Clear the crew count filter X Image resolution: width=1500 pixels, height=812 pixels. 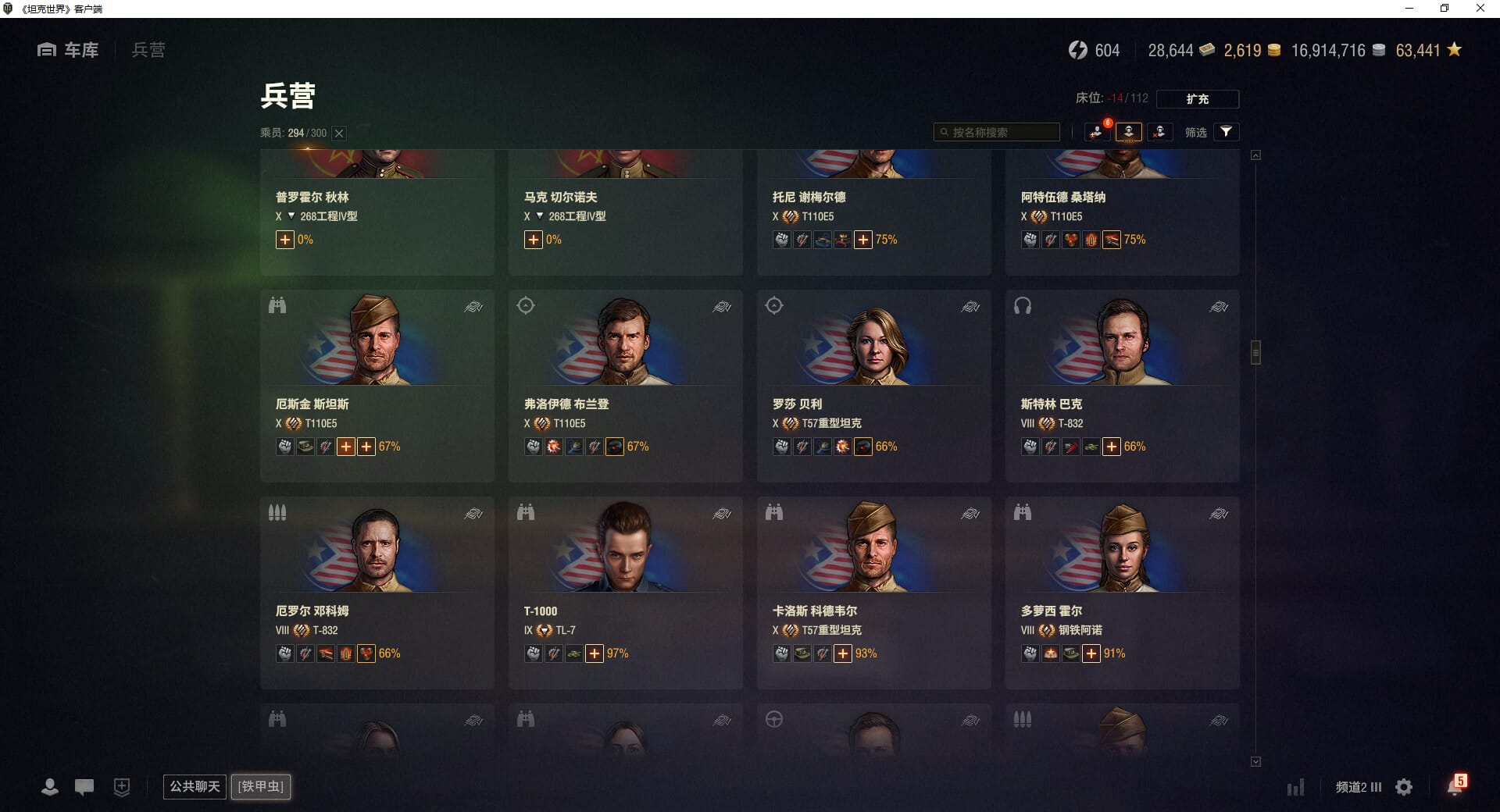(x=339, y=134)
